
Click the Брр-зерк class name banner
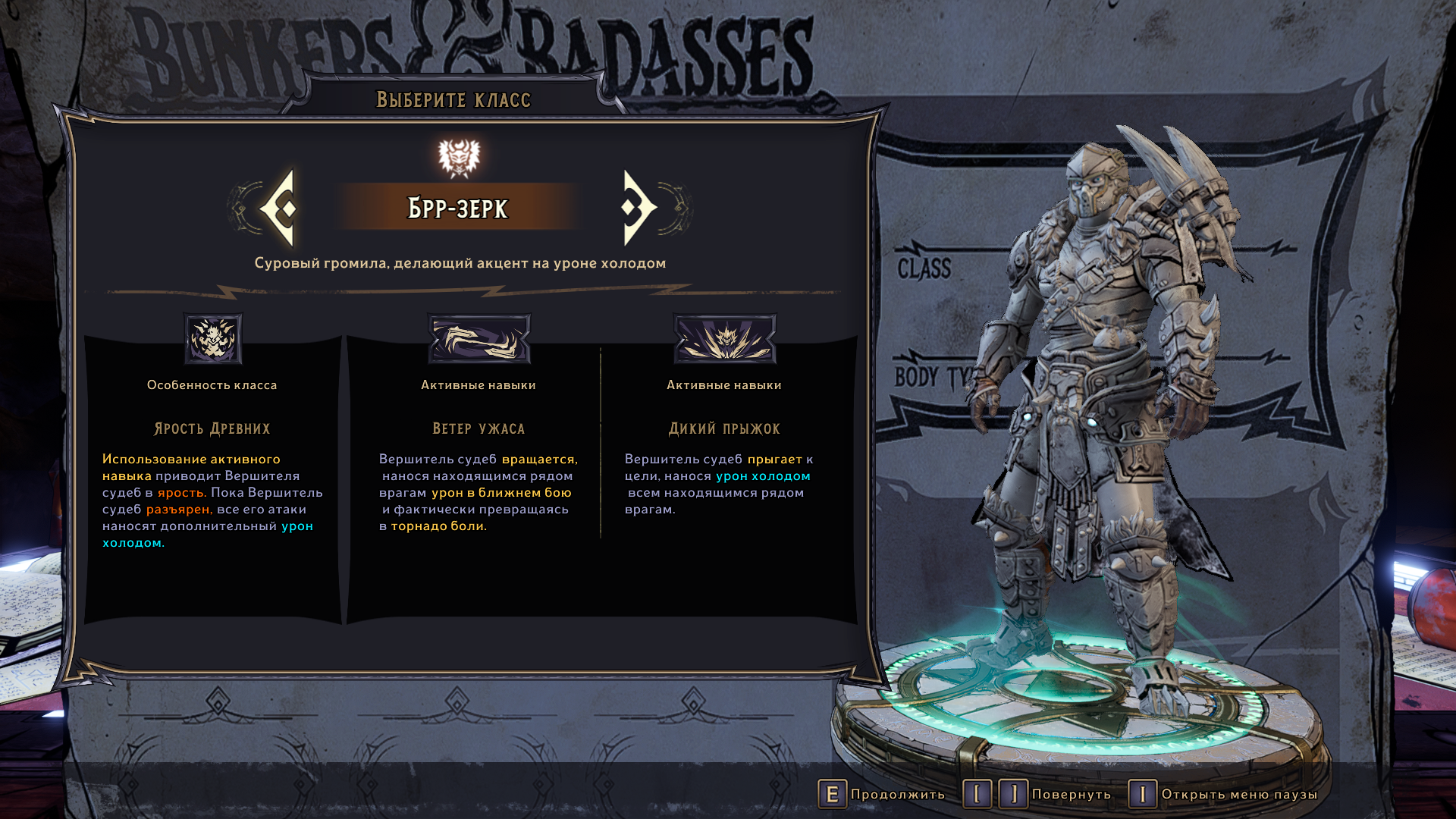458,208
